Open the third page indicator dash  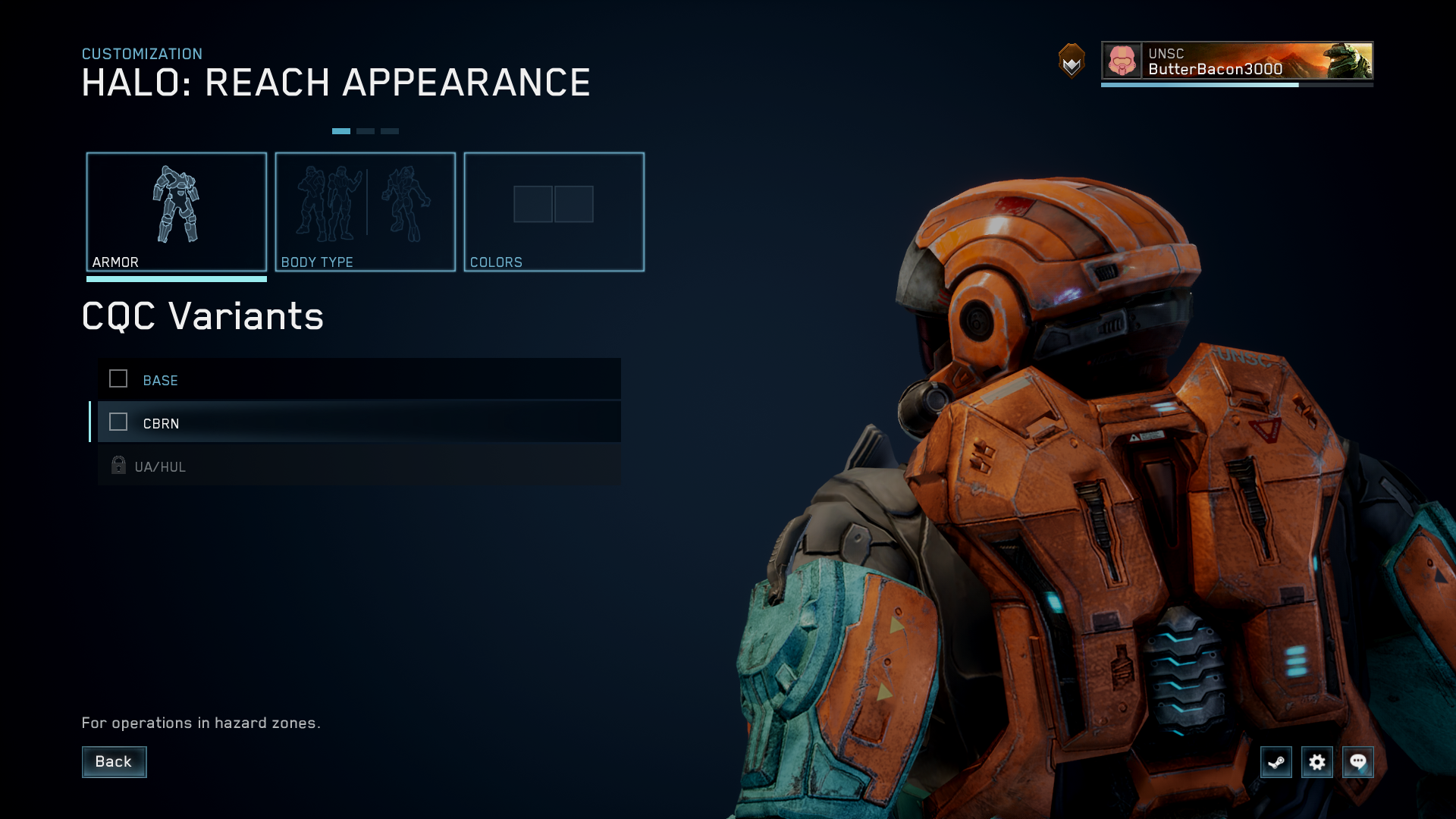point(390,130)
